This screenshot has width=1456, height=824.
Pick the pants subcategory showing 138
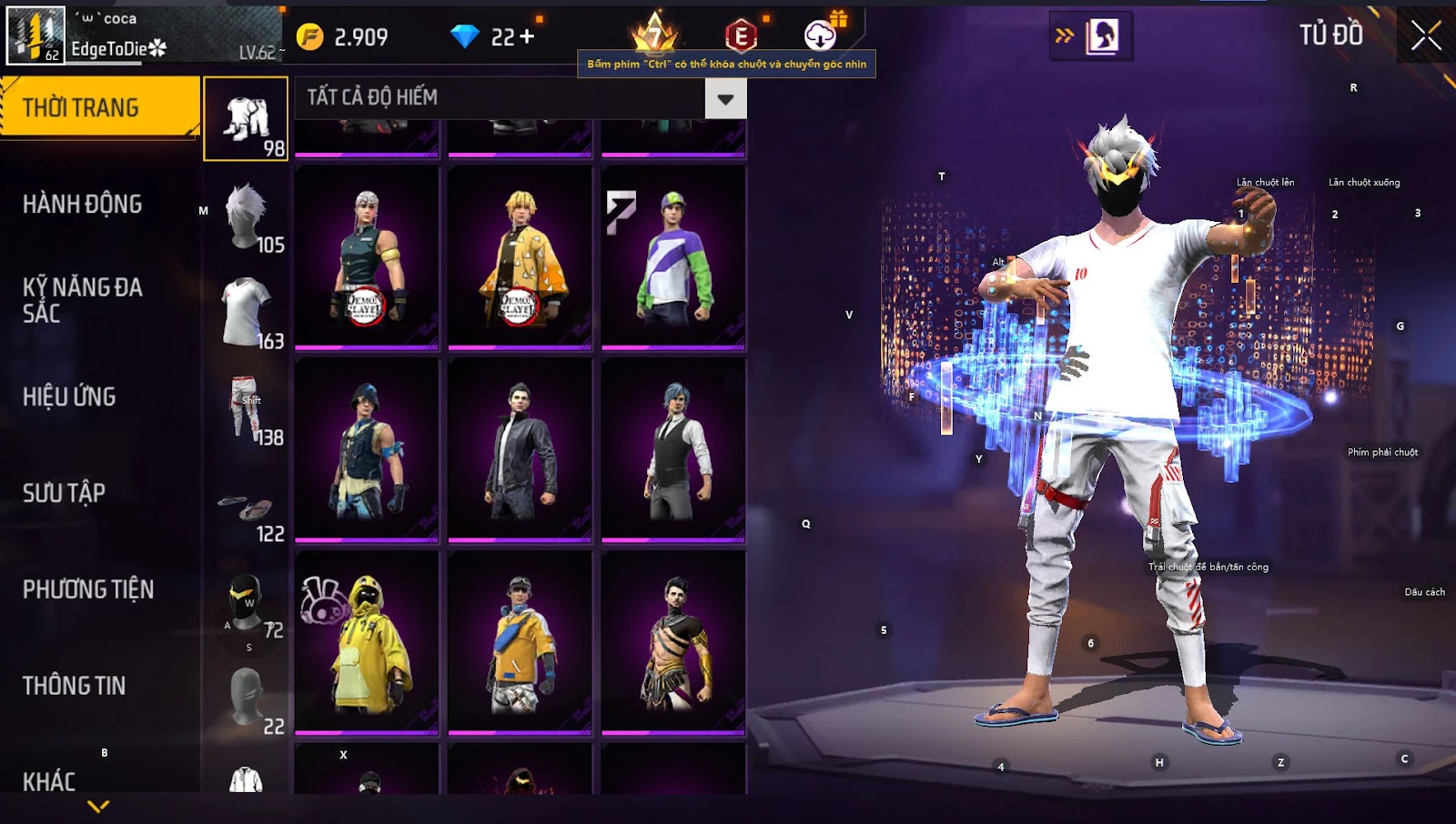point(246,409)
